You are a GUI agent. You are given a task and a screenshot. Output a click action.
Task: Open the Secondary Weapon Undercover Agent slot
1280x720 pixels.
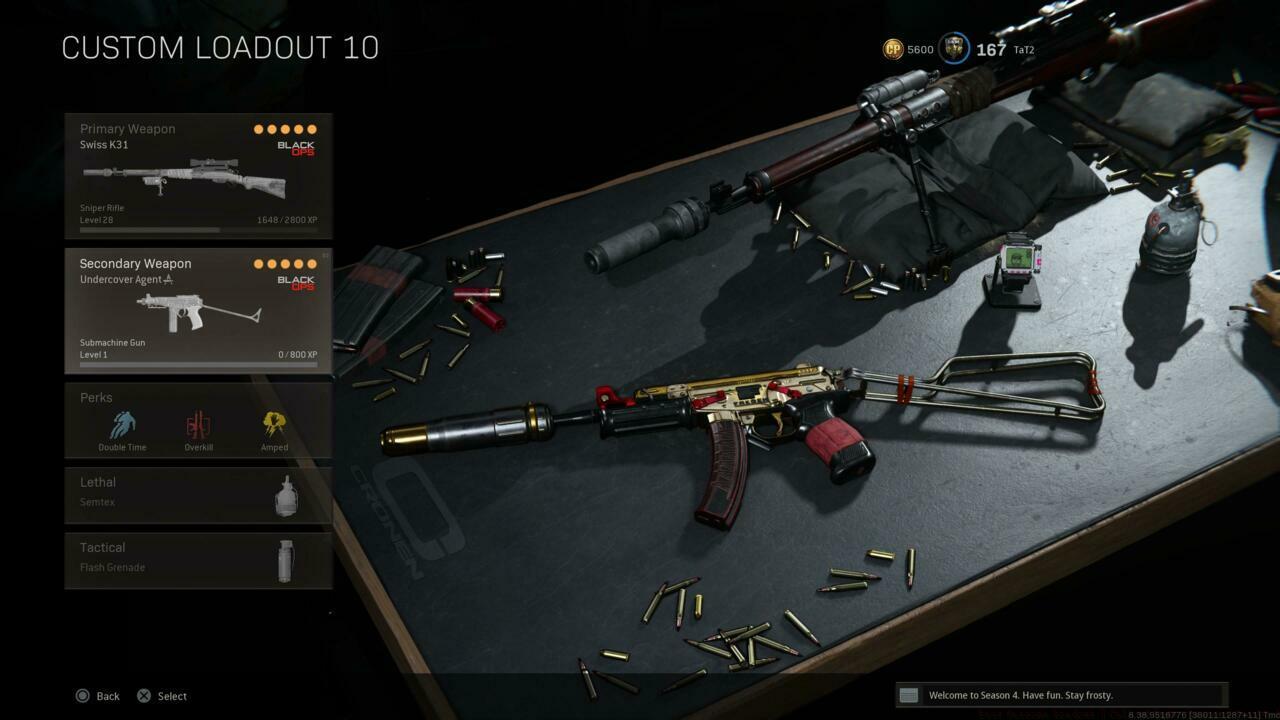[198, 310]
